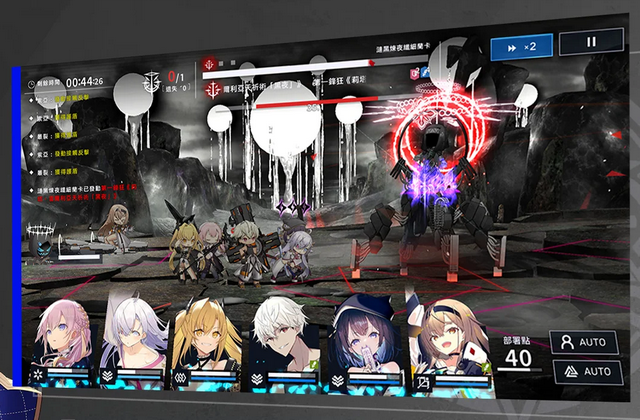Choose the blonde horned character card
Screen dimensions: 640x420
(205, 338)
